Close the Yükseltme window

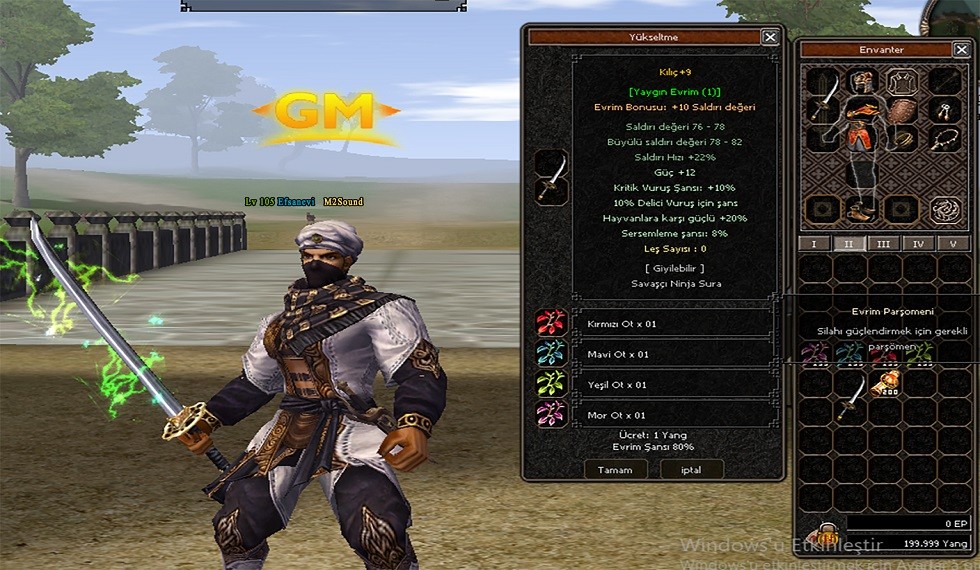[x=769, y=37]
